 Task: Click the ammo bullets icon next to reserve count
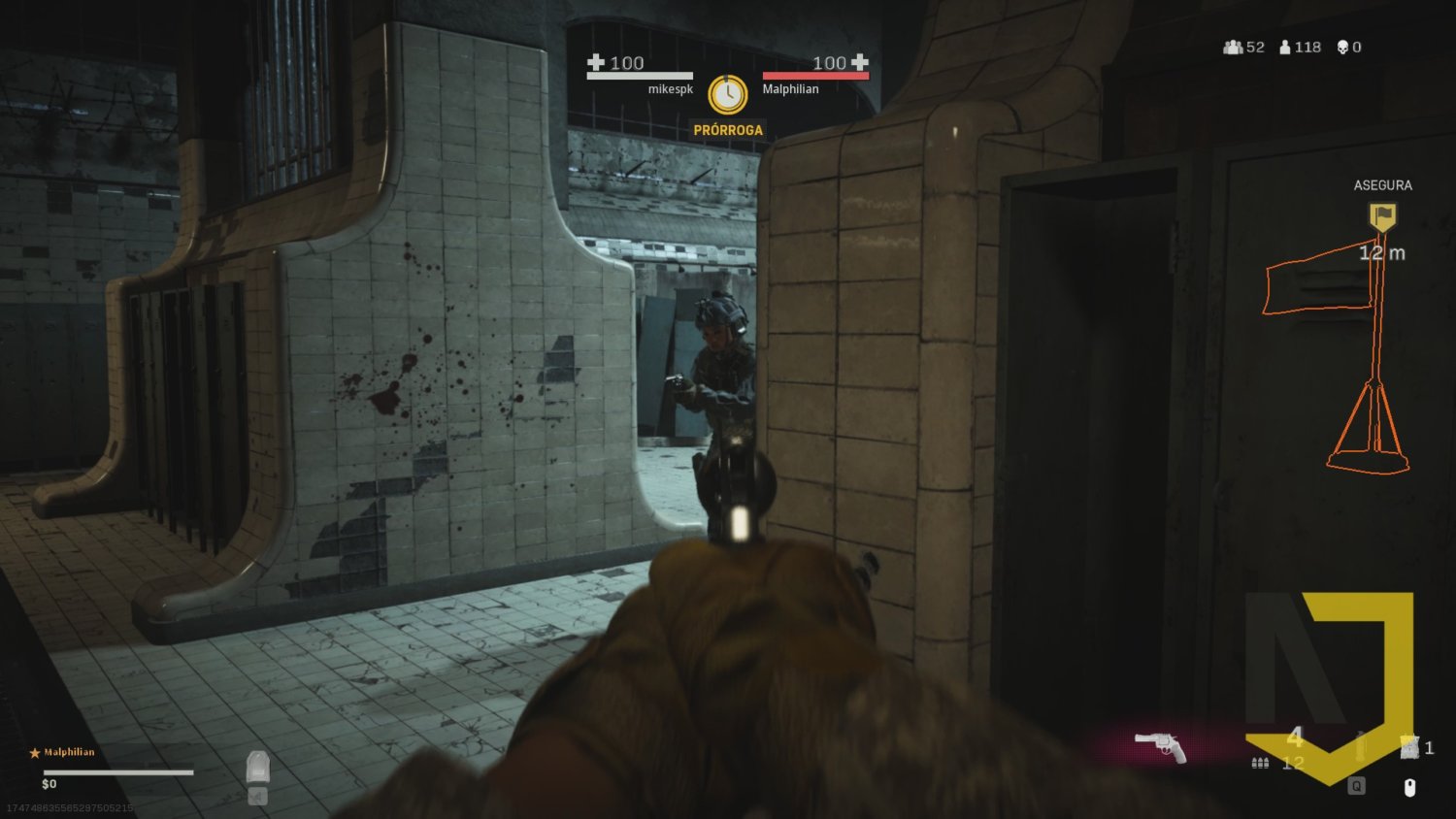click(1260, 762)
